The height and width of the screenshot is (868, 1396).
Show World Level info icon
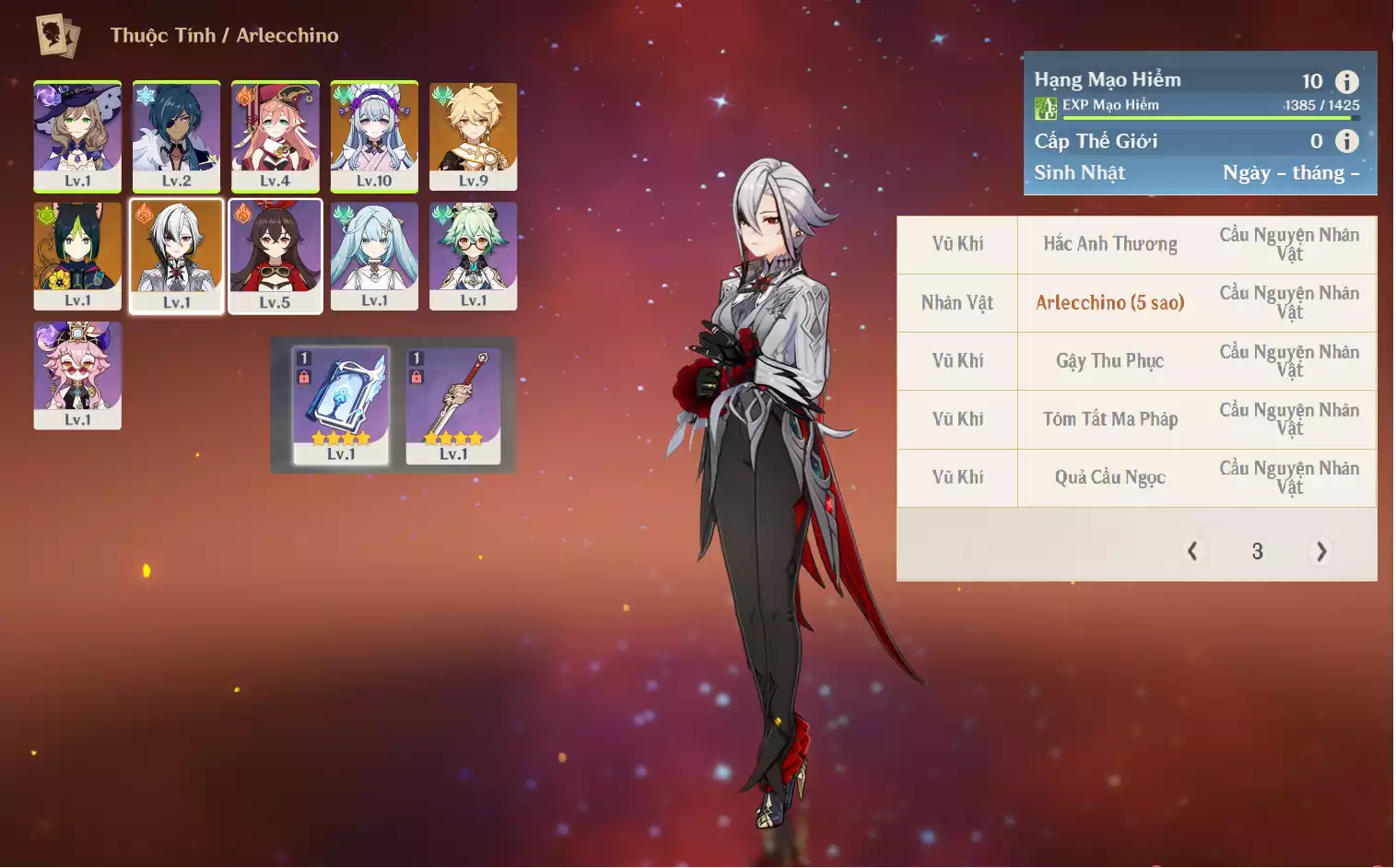point(1347,141)
